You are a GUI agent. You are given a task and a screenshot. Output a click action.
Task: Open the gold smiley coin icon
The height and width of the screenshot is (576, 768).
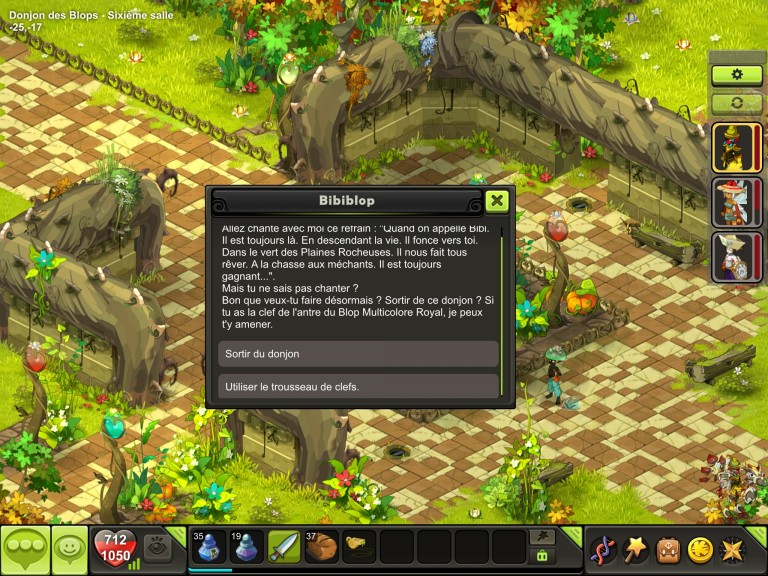699,549
